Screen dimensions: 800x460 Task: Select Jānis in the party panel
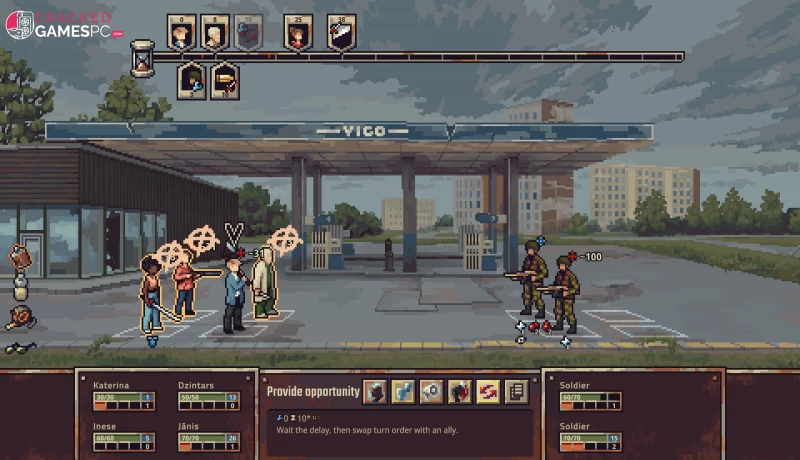(x=208, y=432)
